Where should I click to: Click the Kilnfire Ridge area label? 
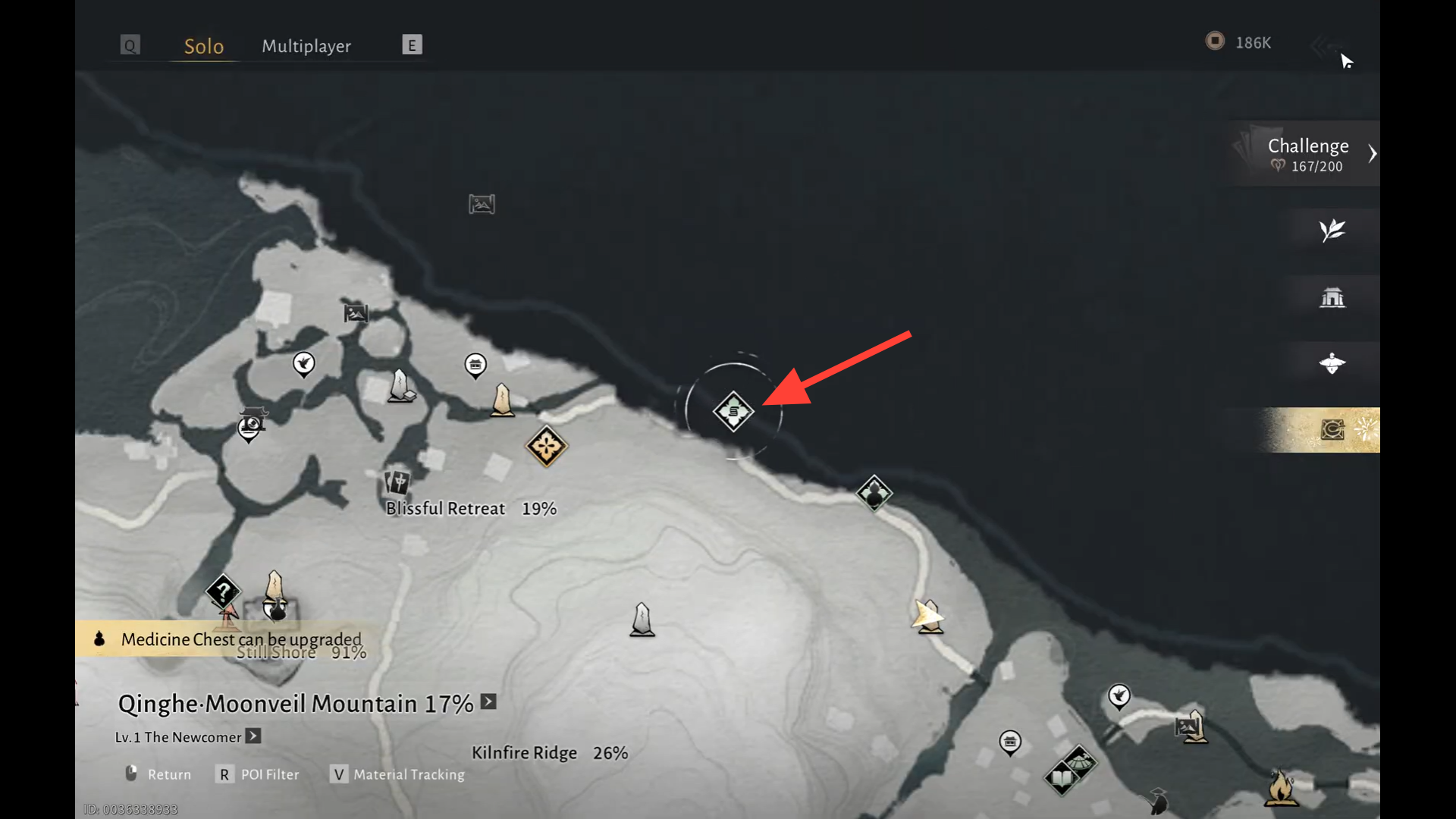click(x=524, y=753)
